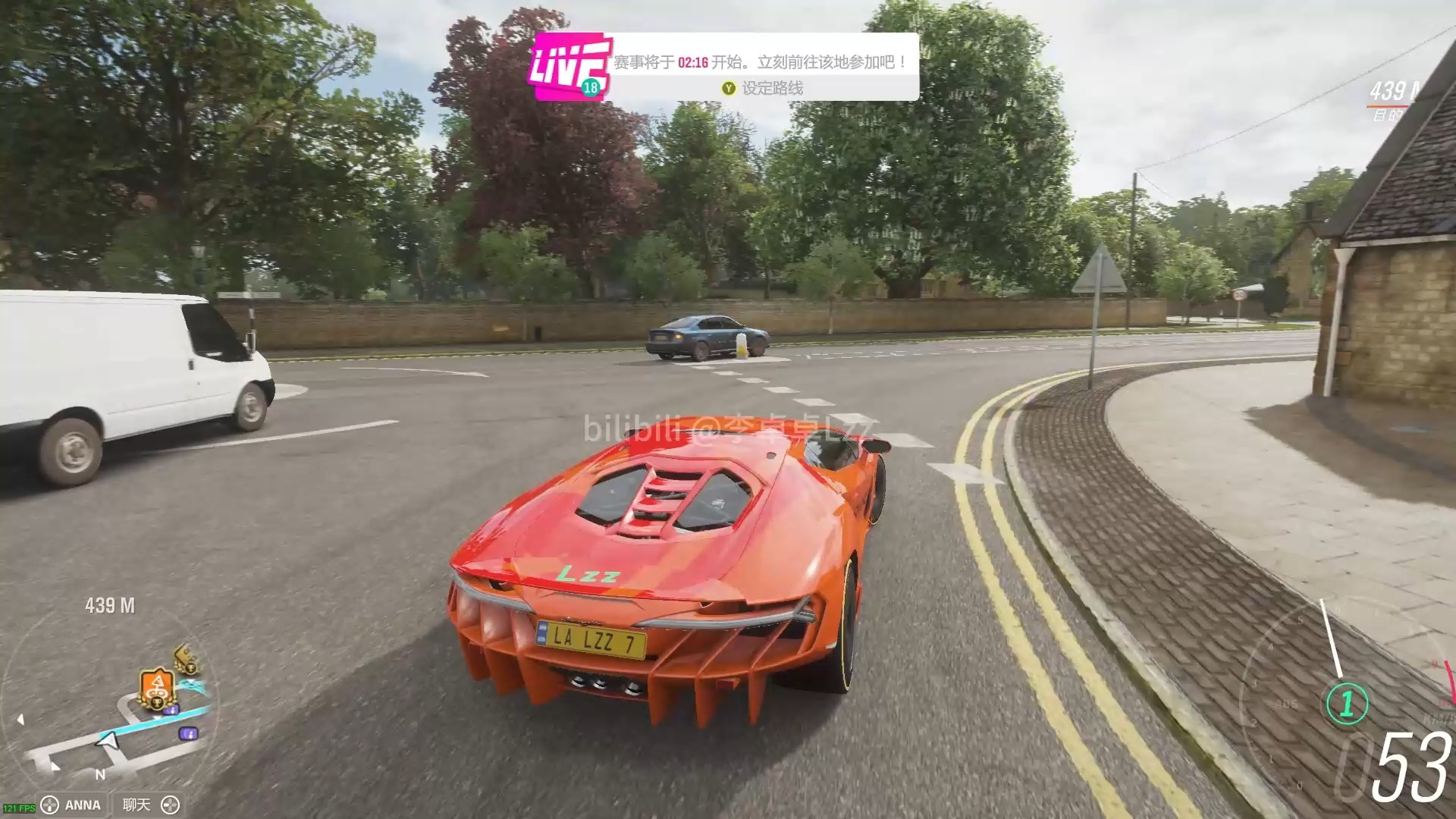Open the LIVE Forzathon event notification

click(x=570, y=67)
